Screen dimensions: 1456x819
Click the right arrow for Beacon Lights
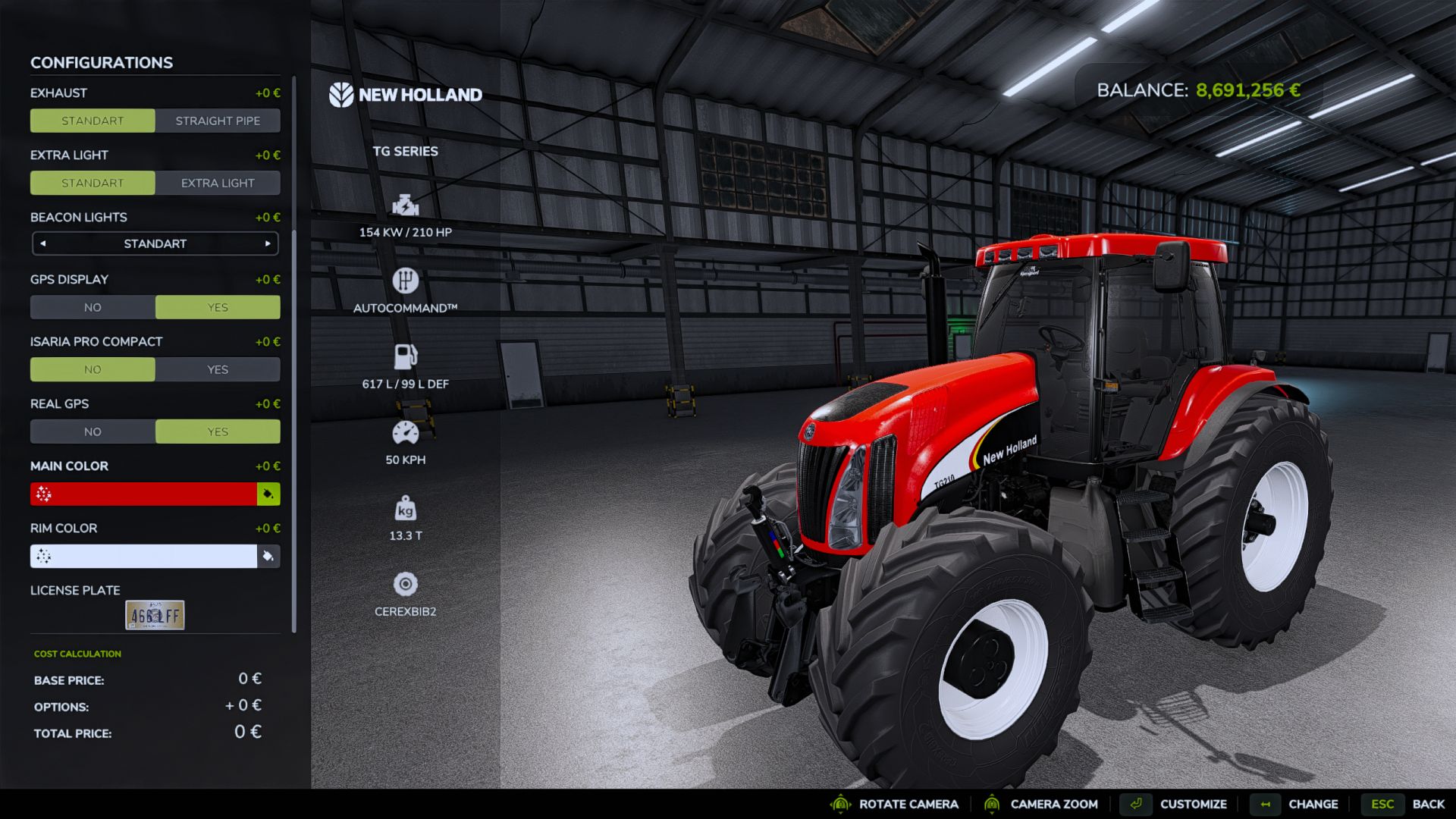pos(267,243)
